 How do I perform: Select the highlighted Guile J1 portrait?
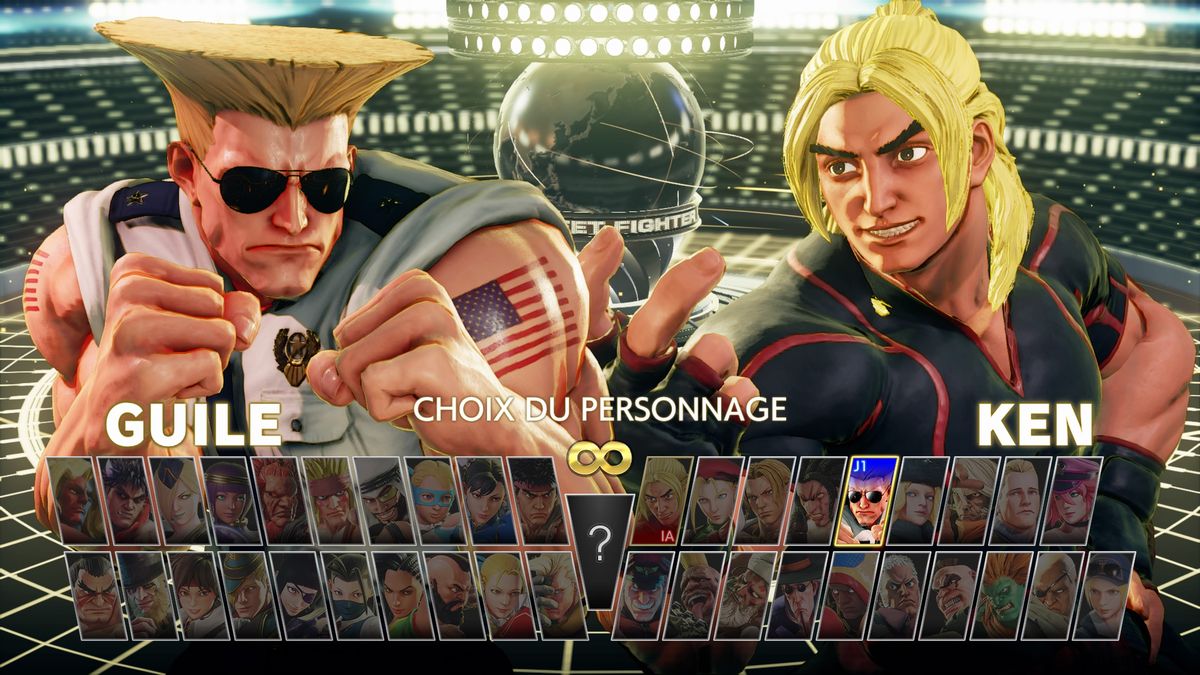pyautogui.click(x=872, y=500)
